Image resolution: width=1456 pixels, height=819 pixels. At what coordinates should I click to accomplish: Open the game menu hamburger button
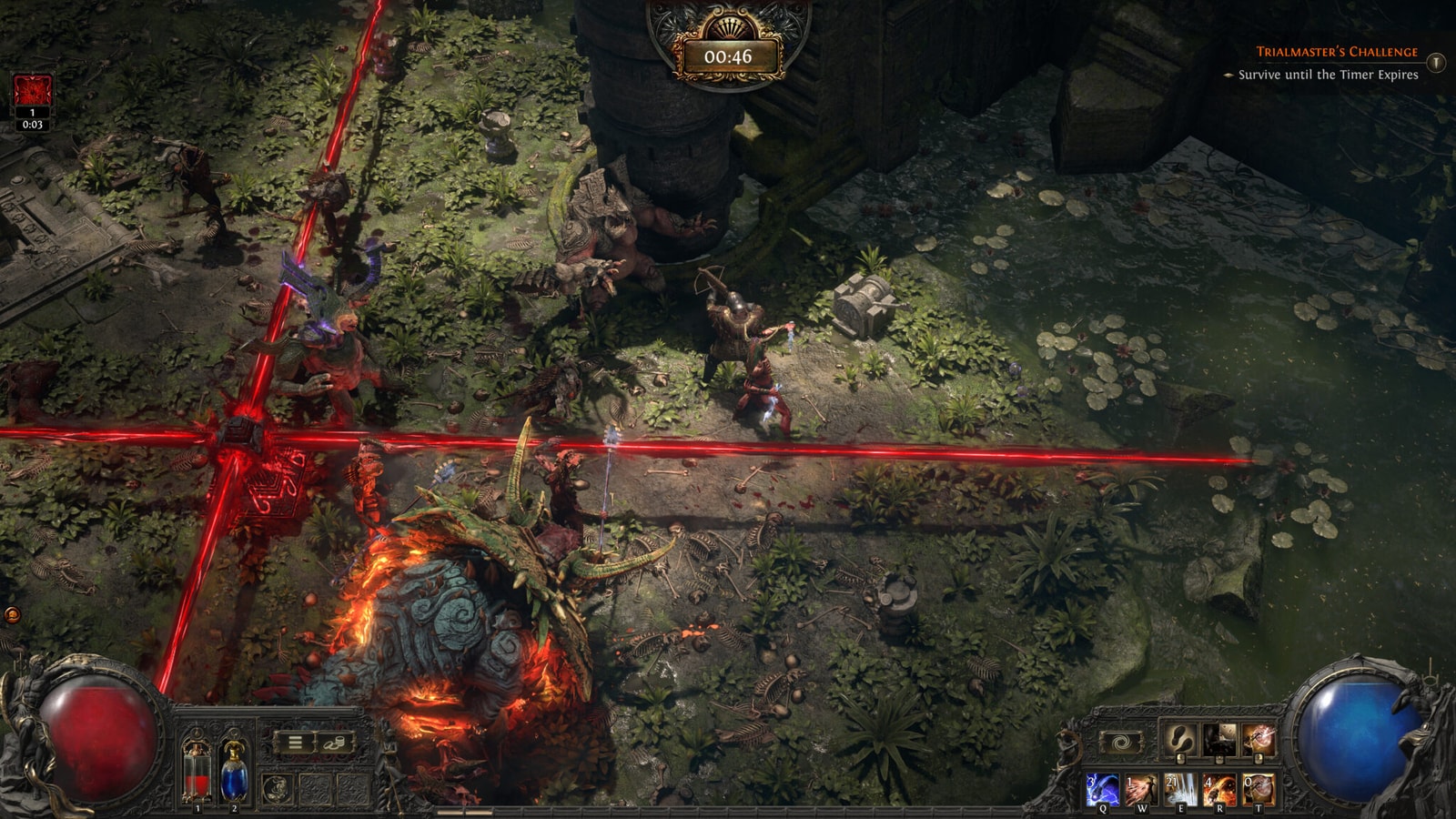(x=295, y=741)
